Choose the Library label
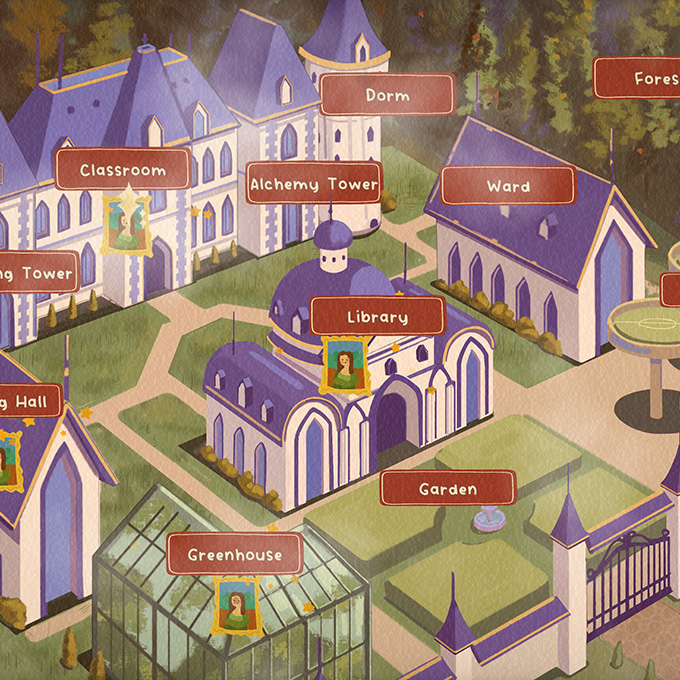This screenshot has width=680, height=680. [377, 317]
